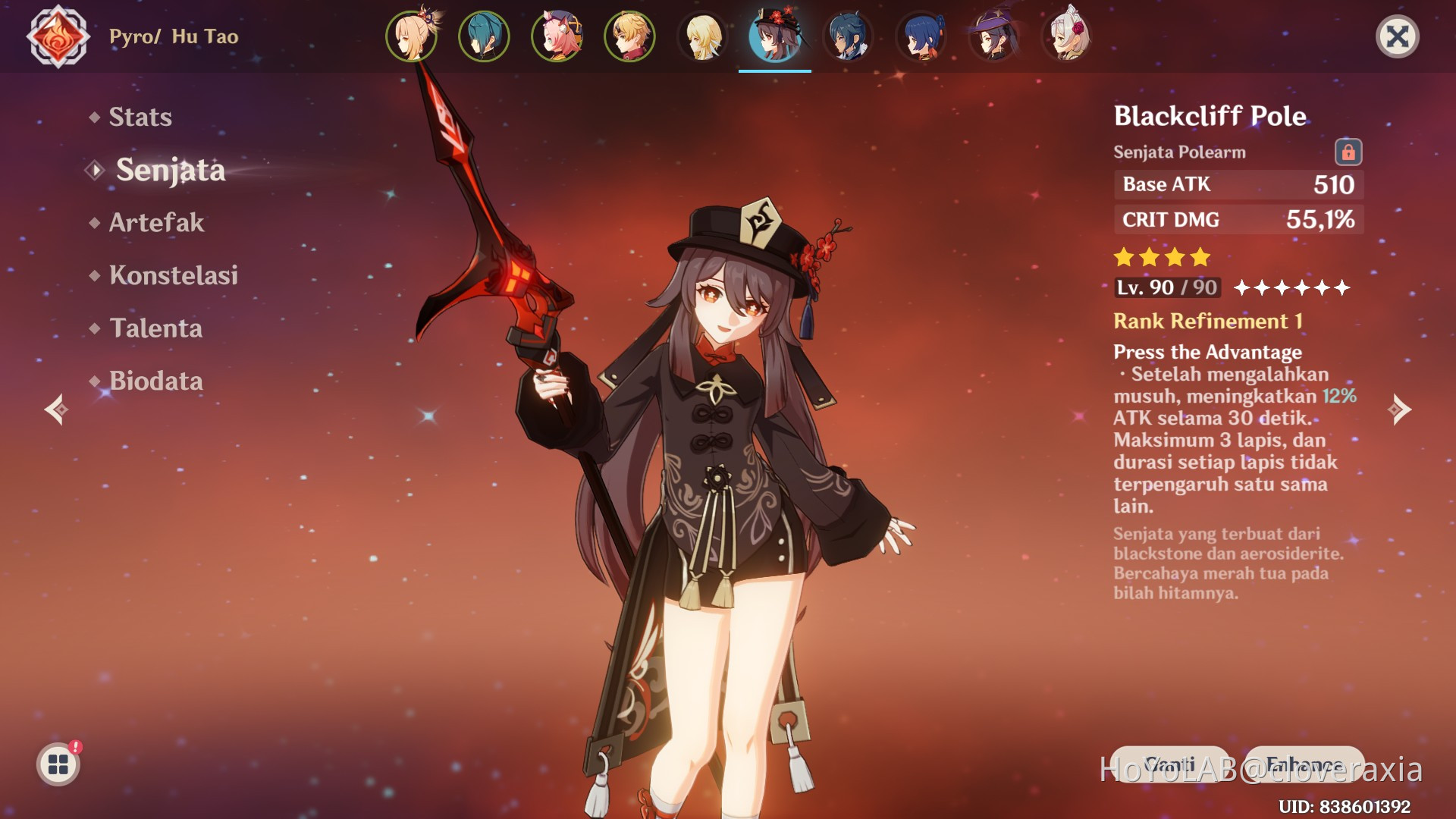
Task: Select the pink-haired Yanfei portrait
Action: [557, 36]
